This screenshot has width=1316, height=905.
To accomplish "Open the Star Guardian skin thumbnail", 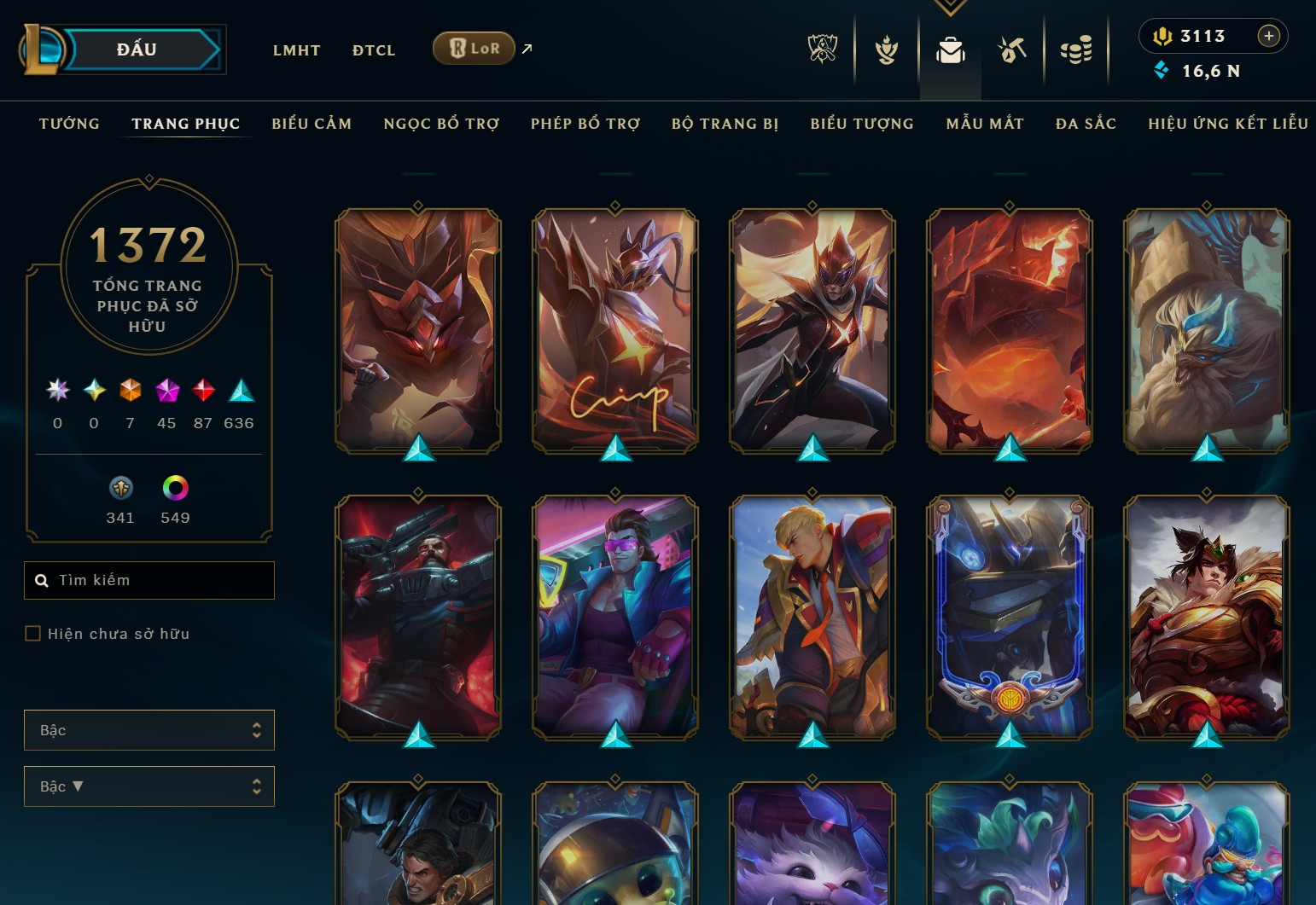I will point(812,333).
